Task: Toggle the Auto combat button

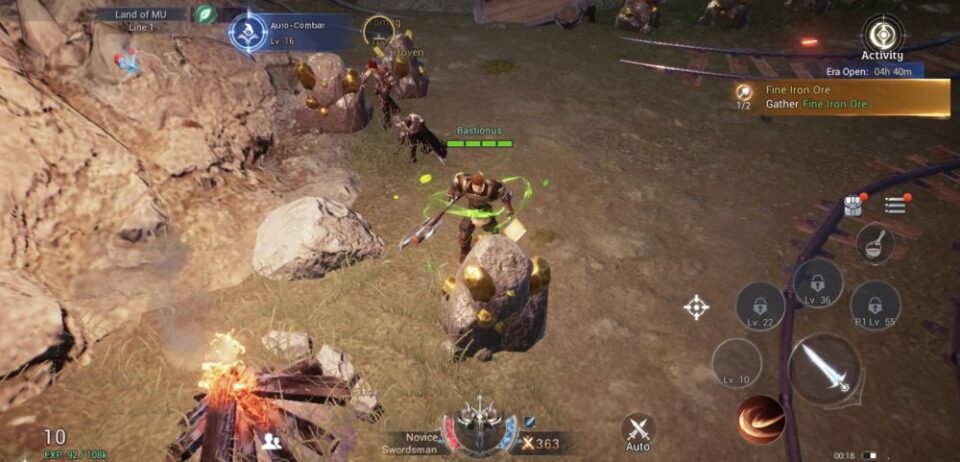Action: [x=638, y=431]
